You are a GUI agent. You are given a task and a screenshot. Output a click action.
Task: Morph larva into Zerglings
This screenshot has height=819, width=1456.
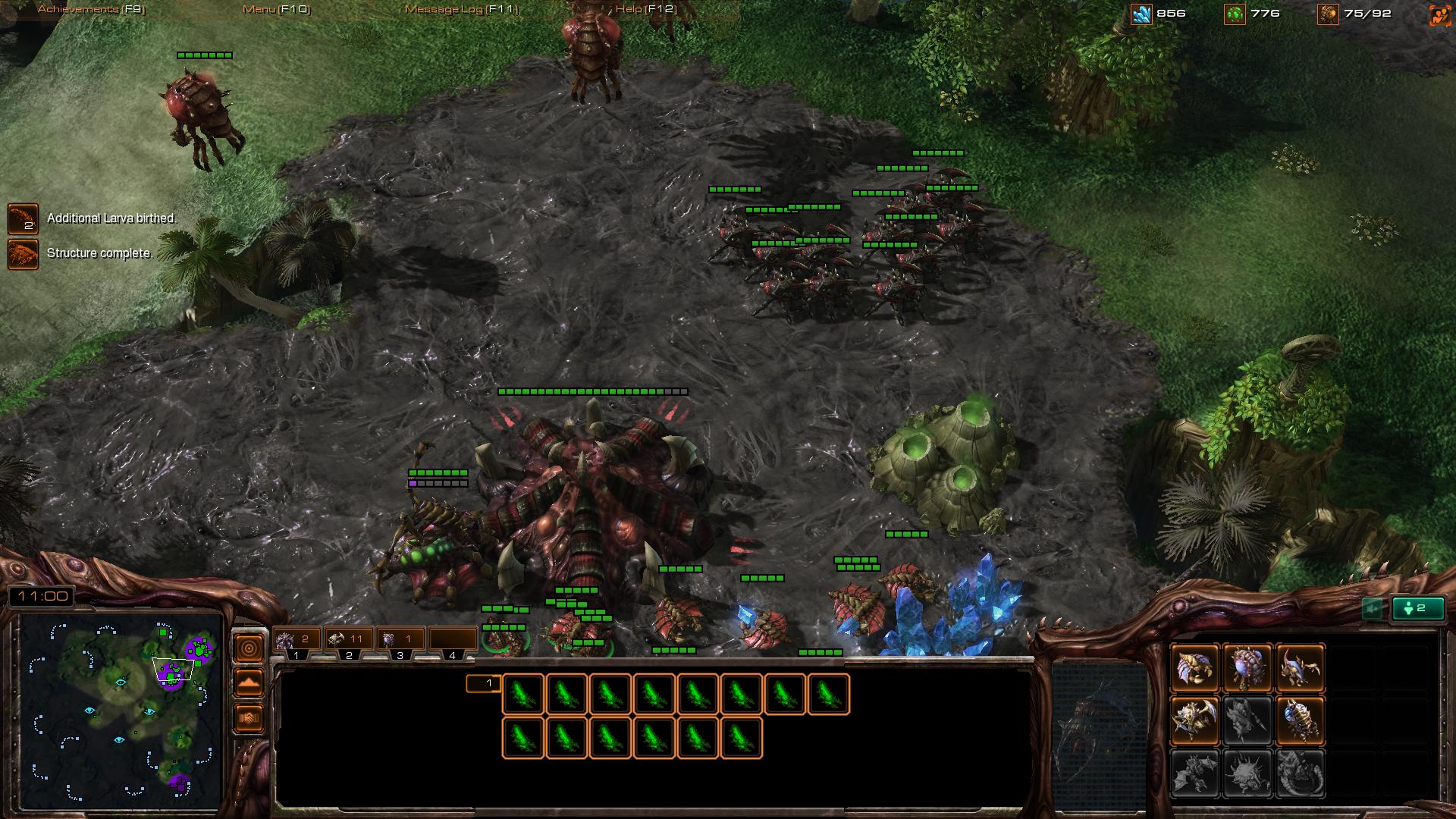pos(1300,667)
